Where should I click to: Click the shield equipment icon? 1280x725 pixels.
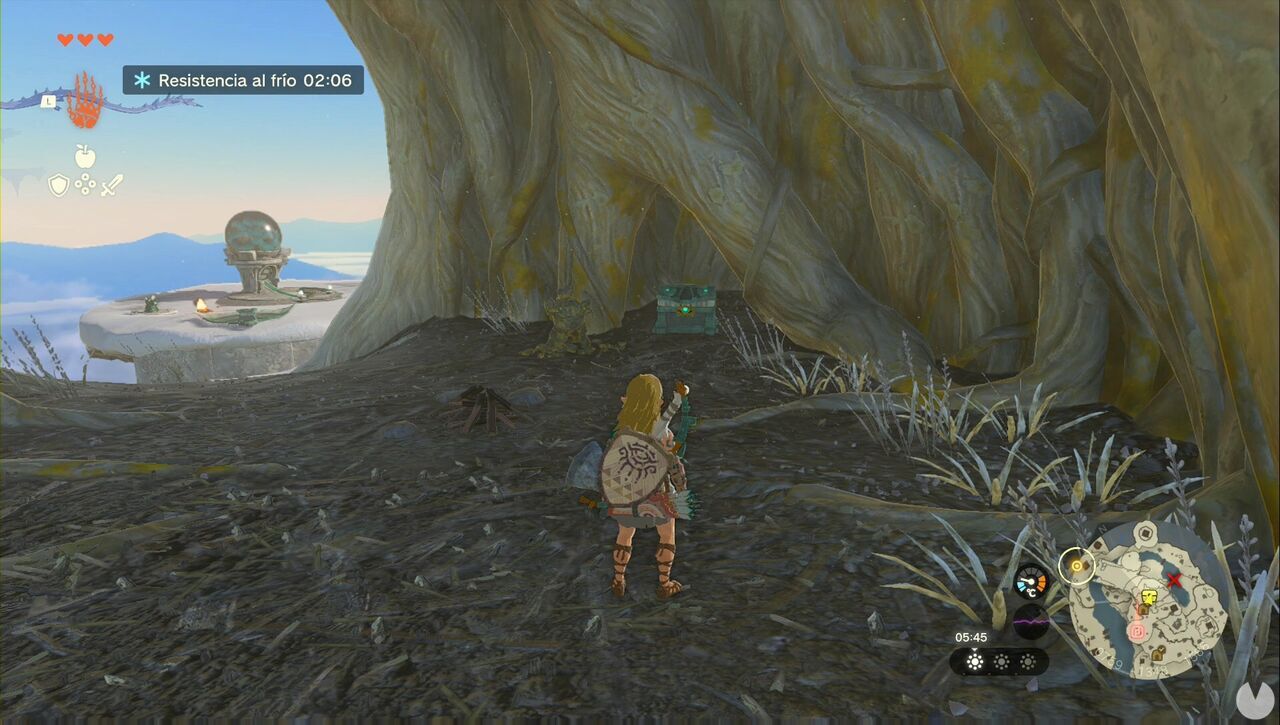pyautogui.click(x=59, y=185)
